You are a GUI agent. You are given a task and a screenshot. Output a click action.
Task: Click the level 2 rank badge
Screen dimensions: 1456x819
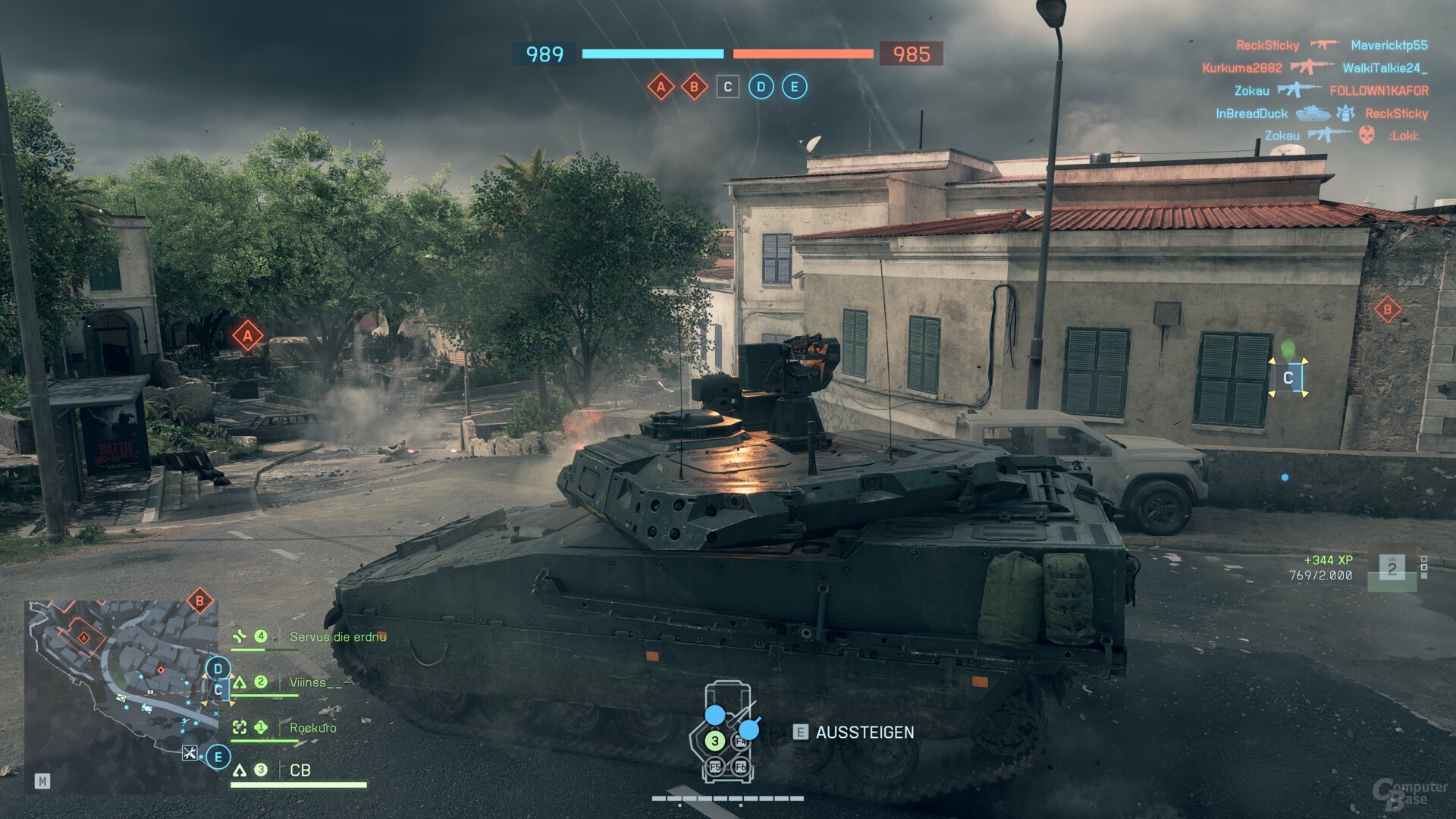point(1392,567)
